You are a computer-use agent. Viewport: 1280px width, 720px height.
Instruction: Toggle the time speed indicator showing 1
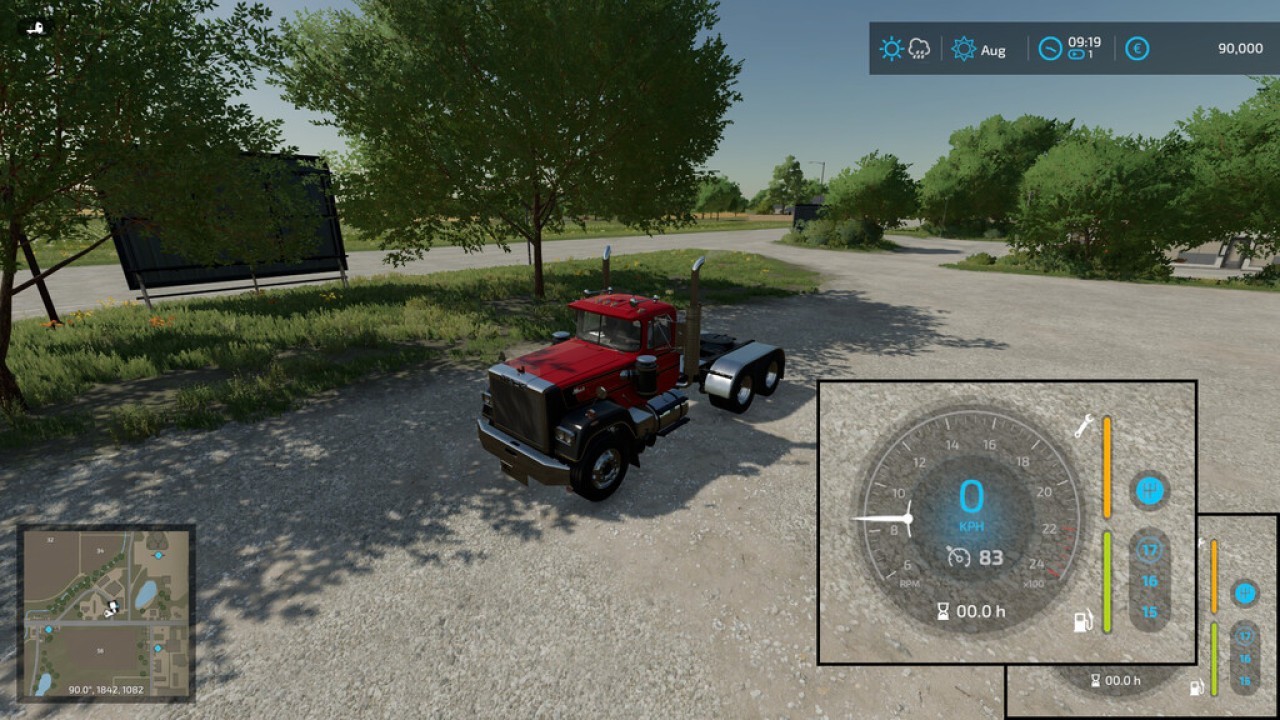(1079, 55)
